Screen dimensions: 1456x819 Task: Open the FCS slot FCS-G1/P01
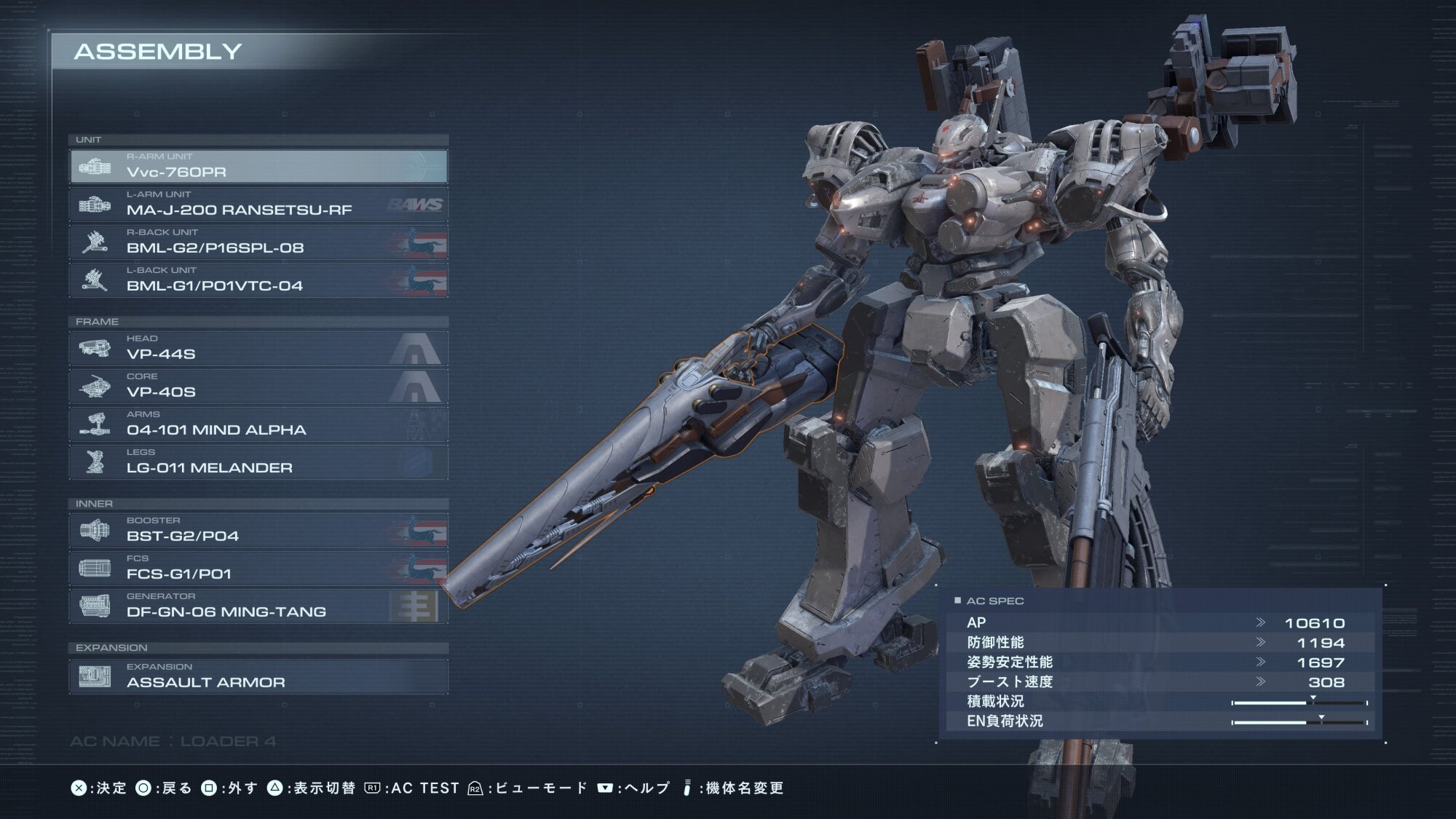258,569
